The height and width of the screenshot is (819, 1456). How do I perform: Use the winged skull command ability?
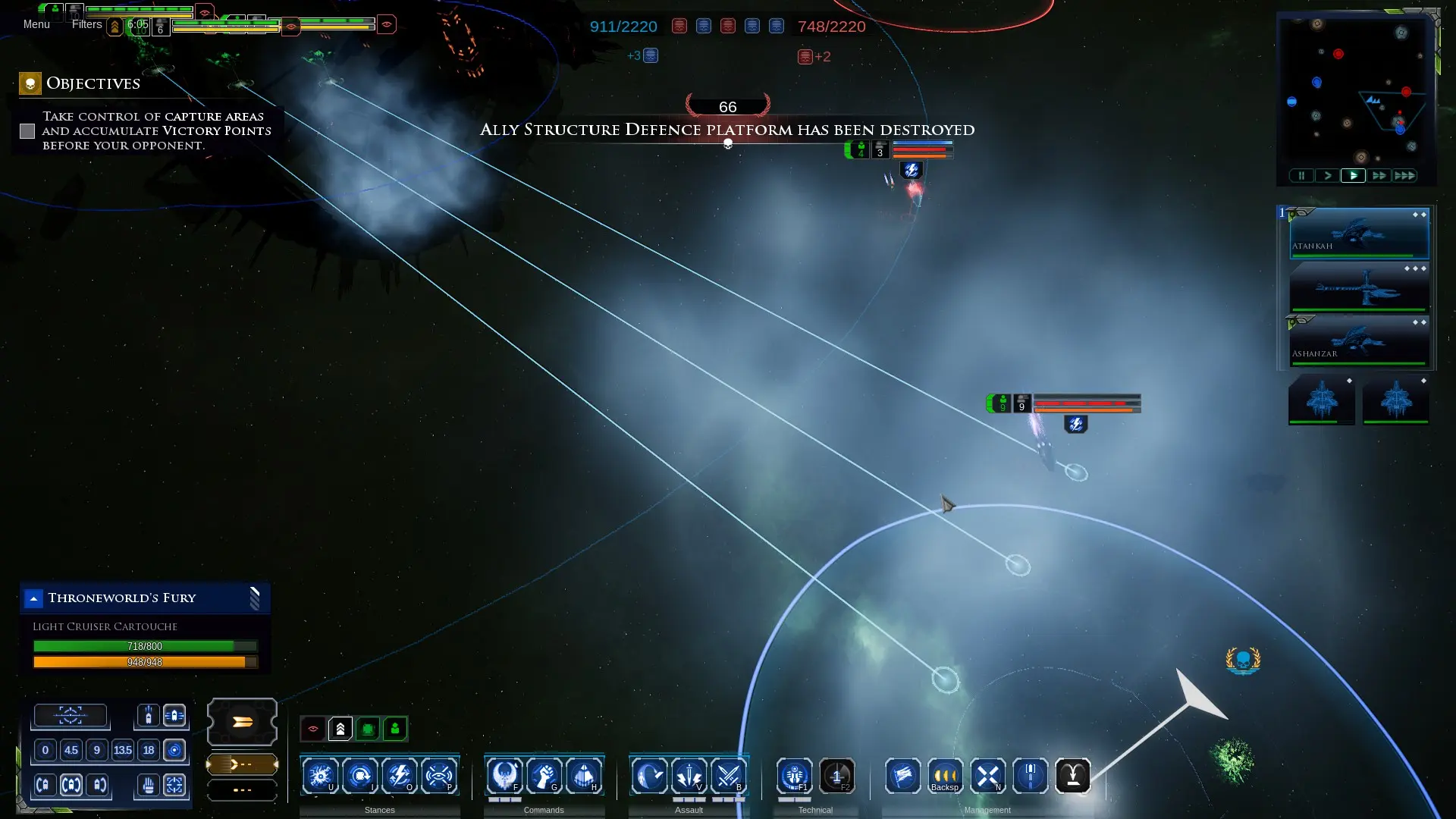504,776
